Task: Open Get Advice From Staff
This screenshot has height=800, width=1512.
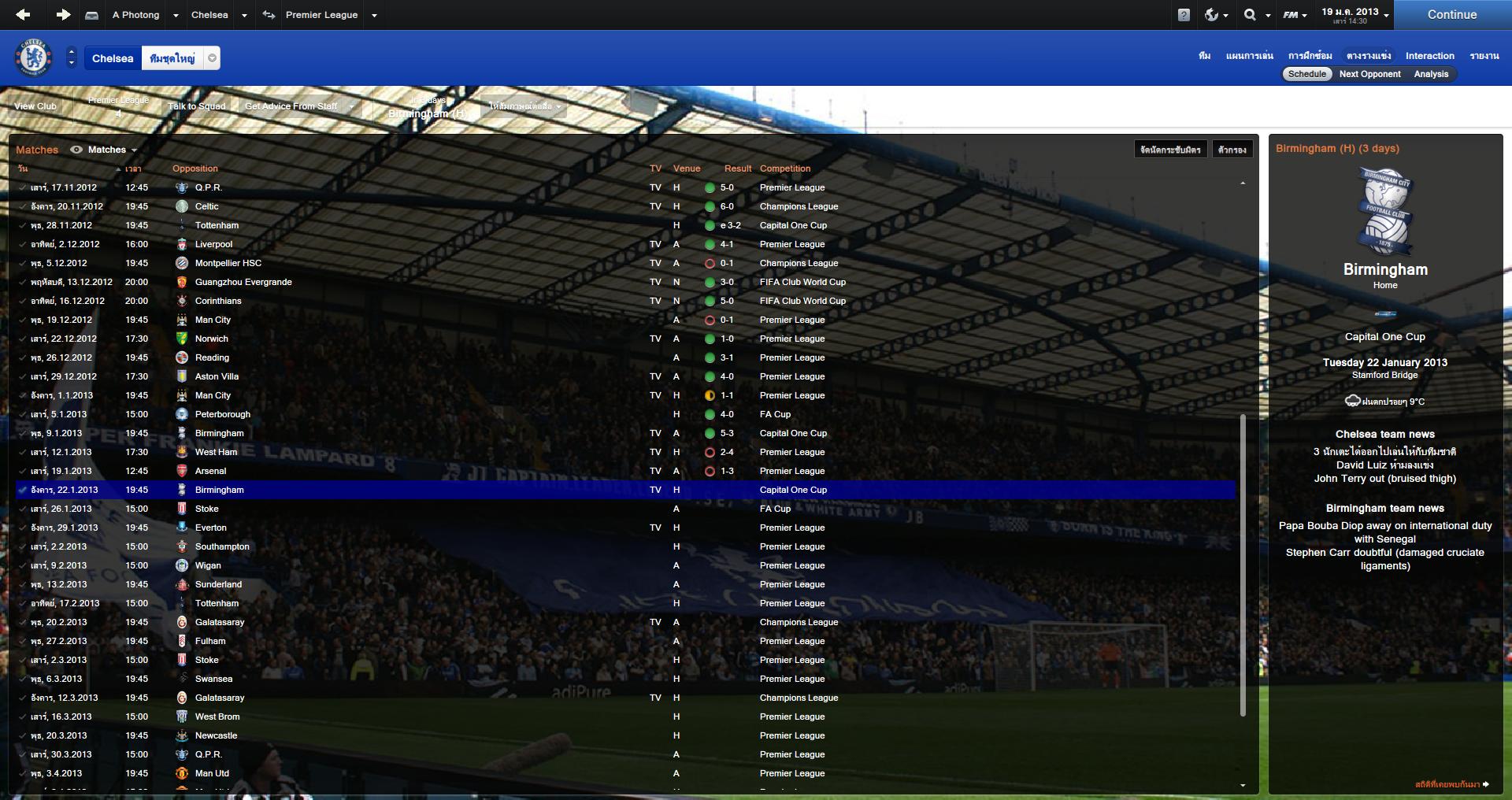Action: pyautogui.click(x=291, y=106)
